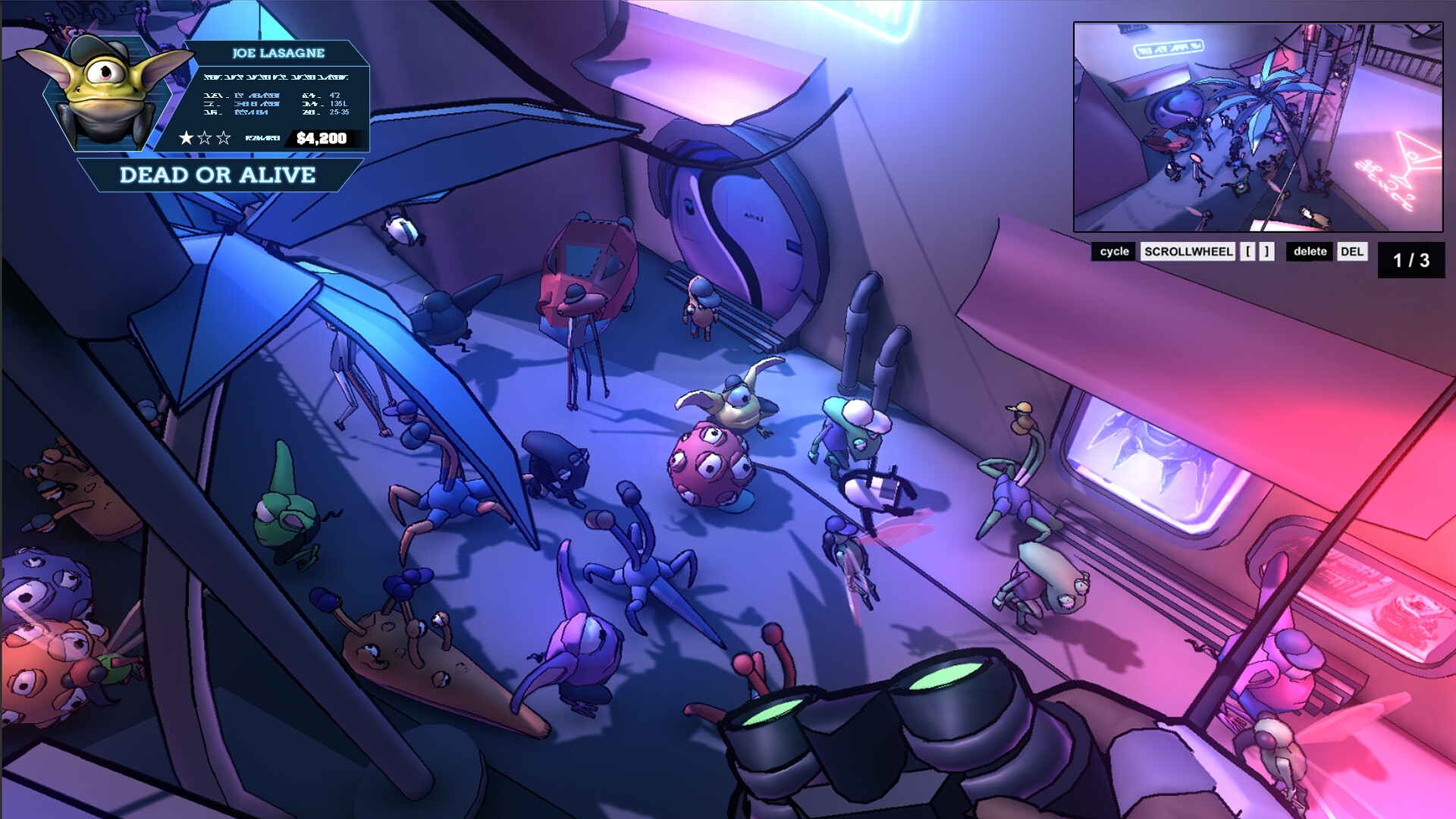This screenshot has height=819, width=1456.
Task: Click the DEAD OR ALIVE banner
Action: click(x=218, y=175)
